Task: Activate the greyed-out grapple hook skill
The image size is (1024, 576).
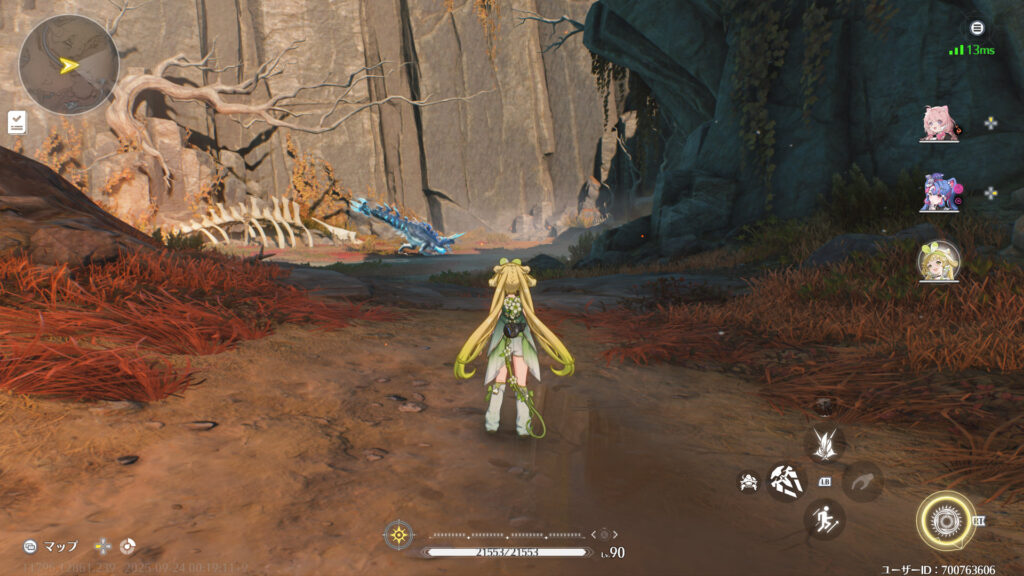Action: point(862,482)
